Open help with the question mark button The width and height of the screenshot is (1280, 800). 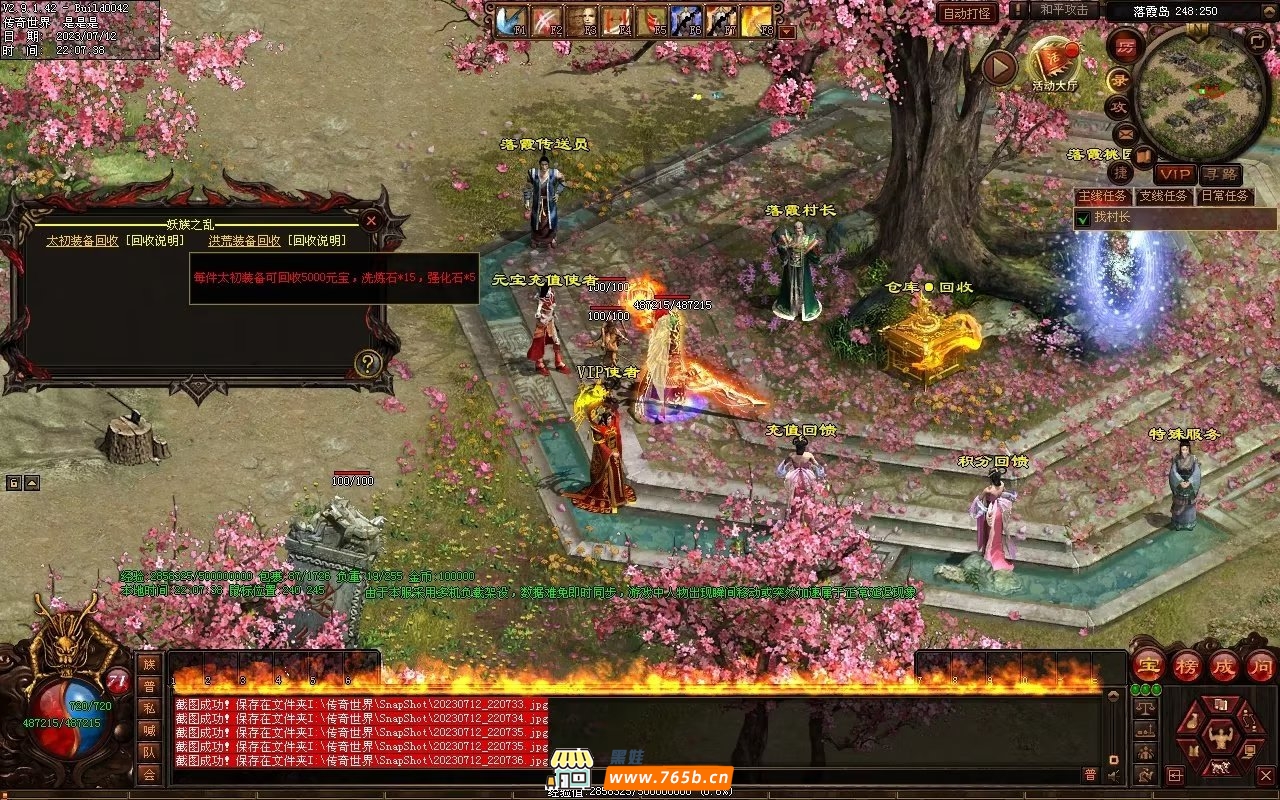pos(368,363)
